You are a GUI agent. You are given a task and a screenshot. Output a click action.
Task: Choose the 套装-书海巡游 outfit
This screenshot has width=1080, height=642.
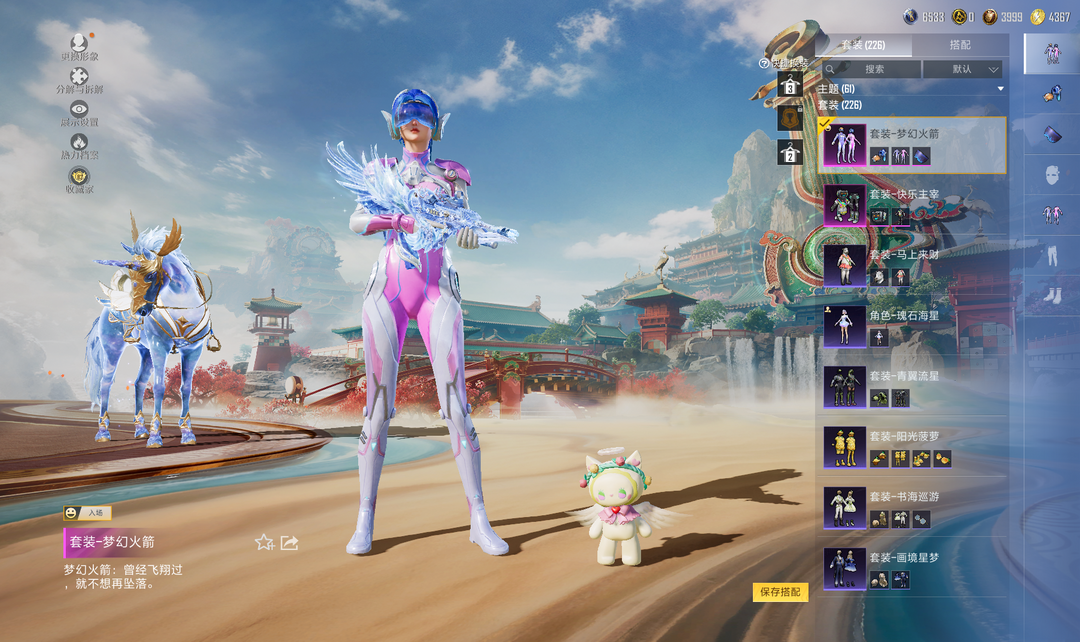click(912, 507)
